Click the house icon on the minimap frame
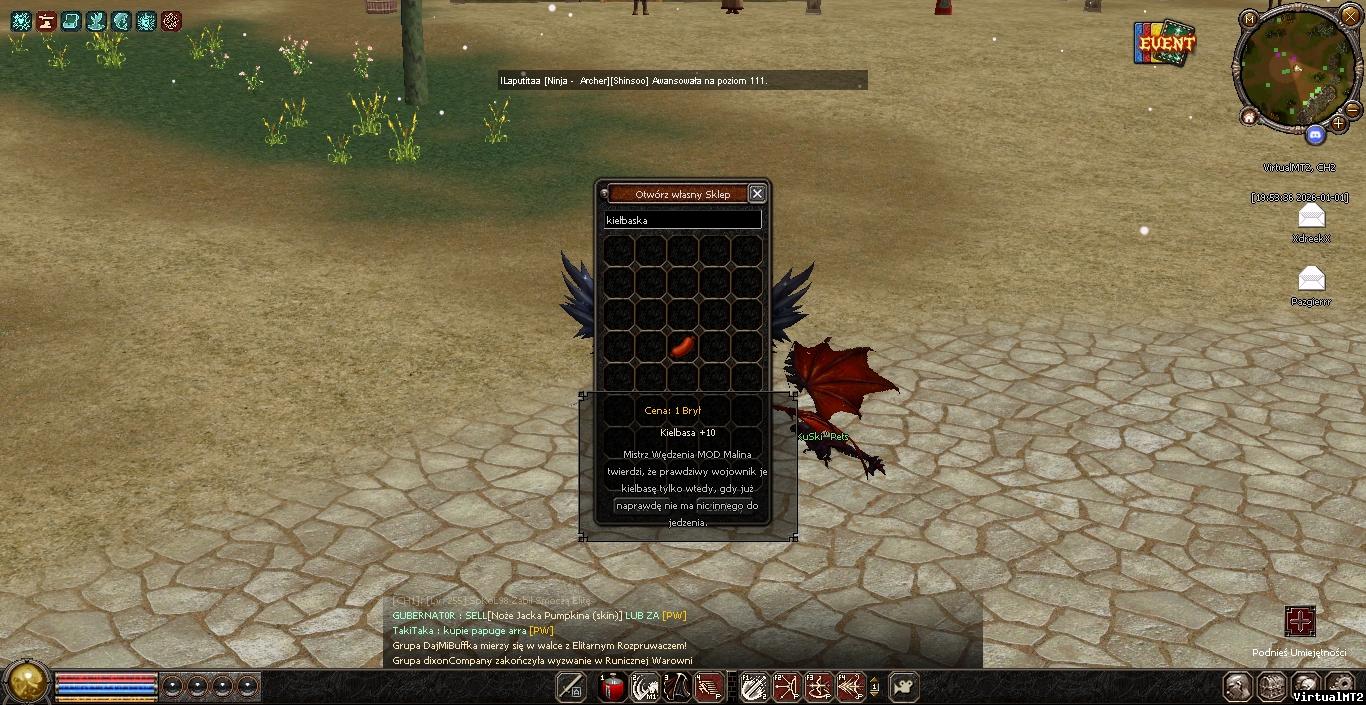 1249,117
